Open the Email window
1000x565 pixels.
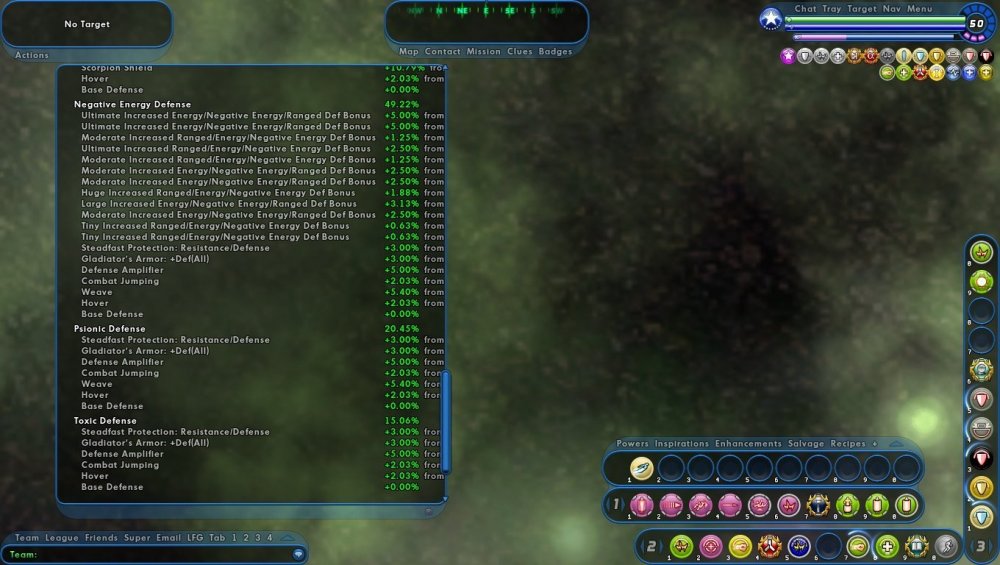pos(168,538)
